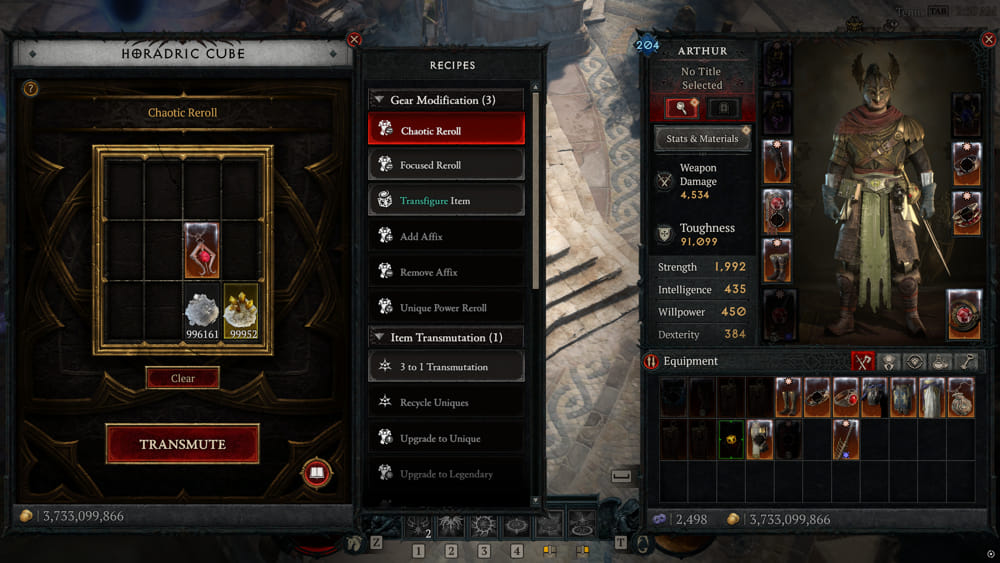The width and height of the screenshot is (1000, 563).
Task: Select the Transfigure Item recipe
Action: coord(446,200)
